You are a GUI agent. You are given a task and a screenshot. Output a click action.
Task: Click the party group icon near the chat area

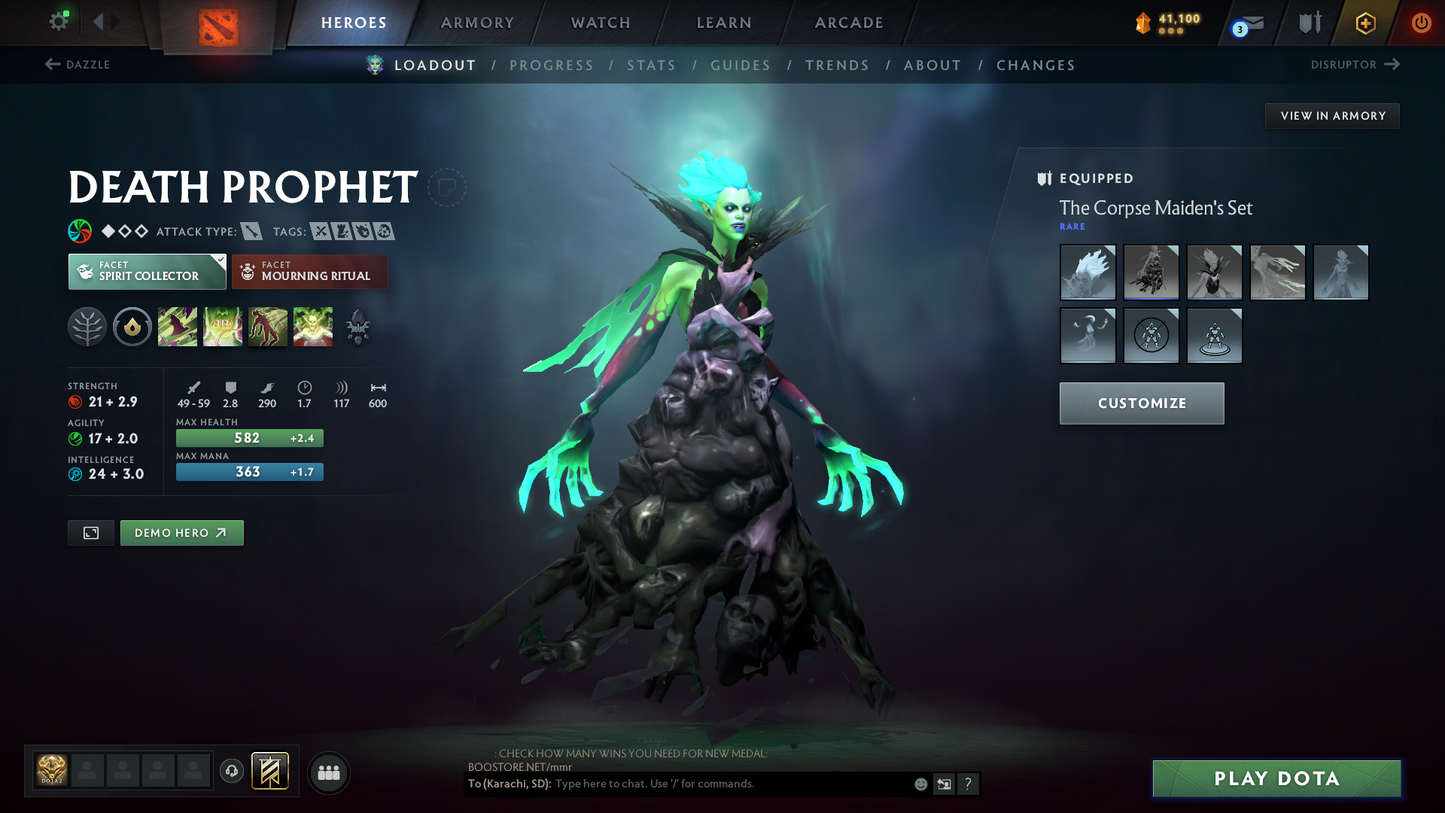[x=329, y=774]
